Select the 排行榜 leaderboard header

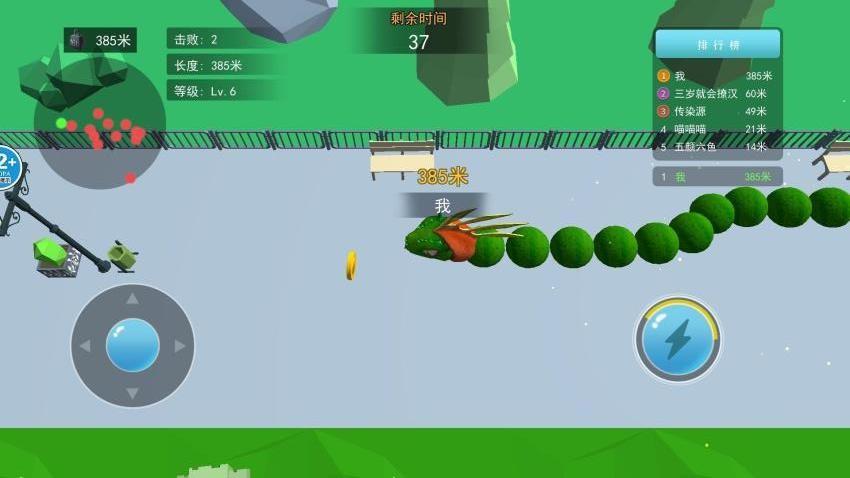coord(717,45)
